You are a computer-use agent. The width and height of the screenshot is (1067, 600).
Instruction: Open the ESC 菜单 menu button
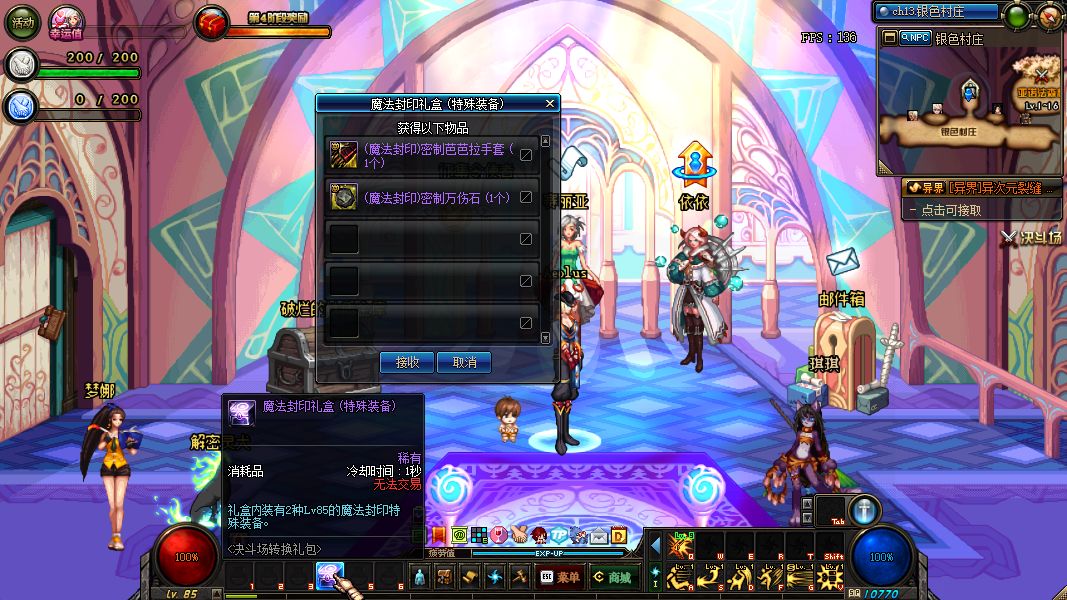click(x=559, y=577)
